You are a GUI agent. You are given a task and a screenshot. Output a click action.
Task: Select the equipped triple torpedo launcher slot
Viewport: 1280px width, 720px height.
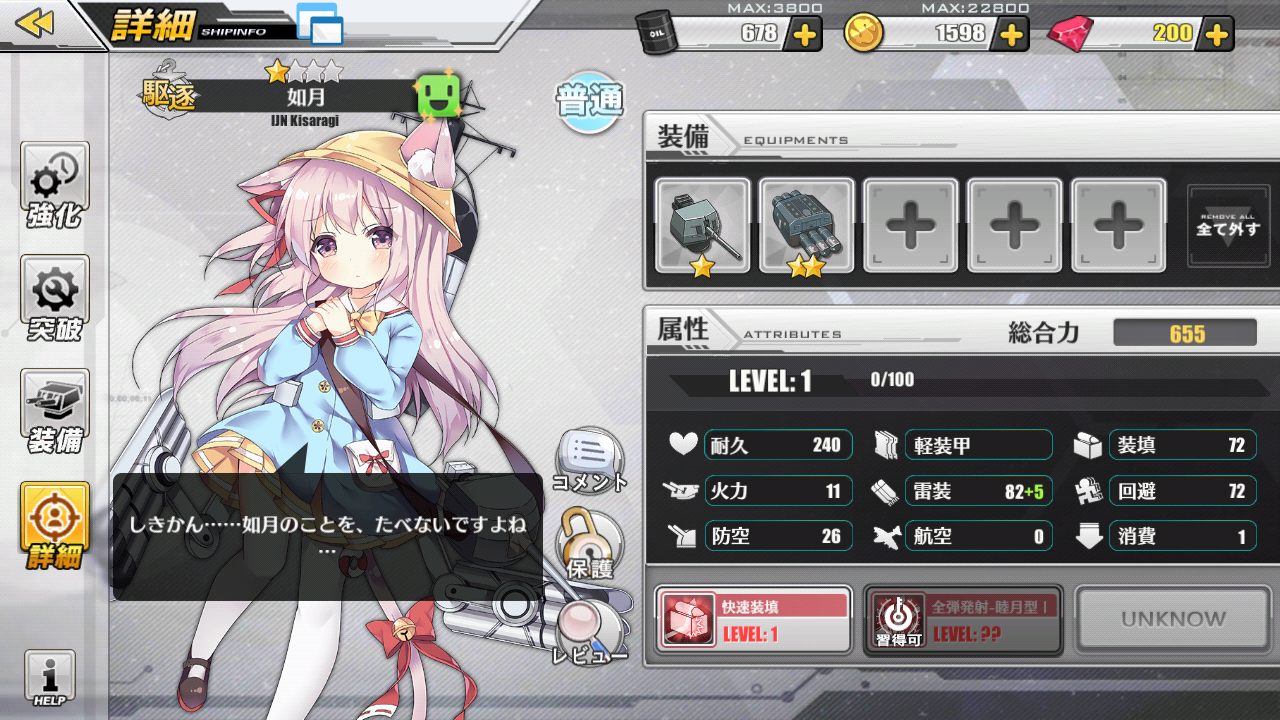pos(806,225)
